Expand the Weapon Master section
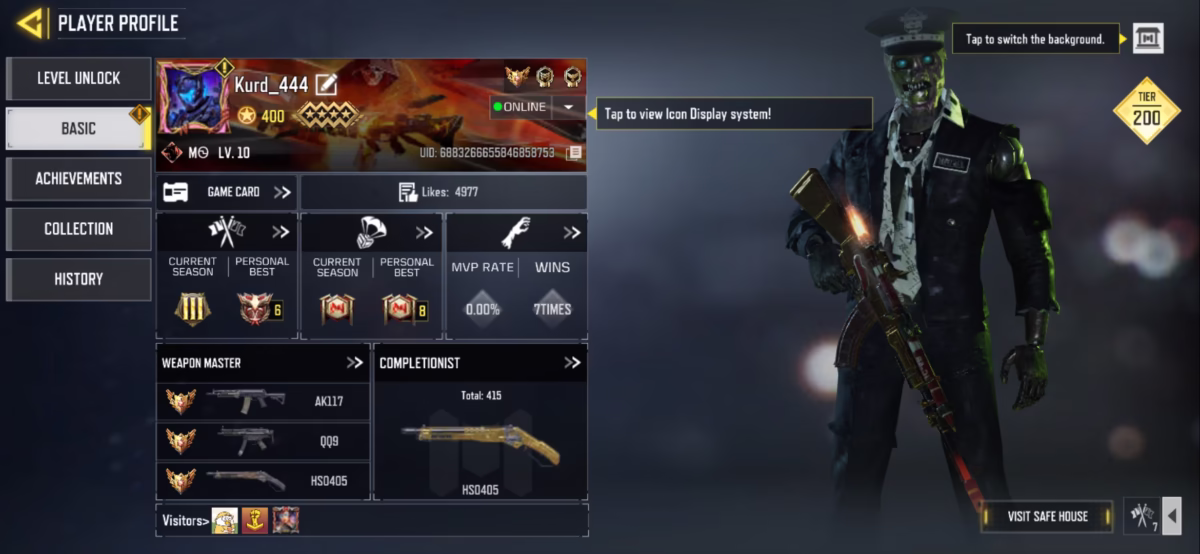The image size is (1200, 554). click(354, 363)
